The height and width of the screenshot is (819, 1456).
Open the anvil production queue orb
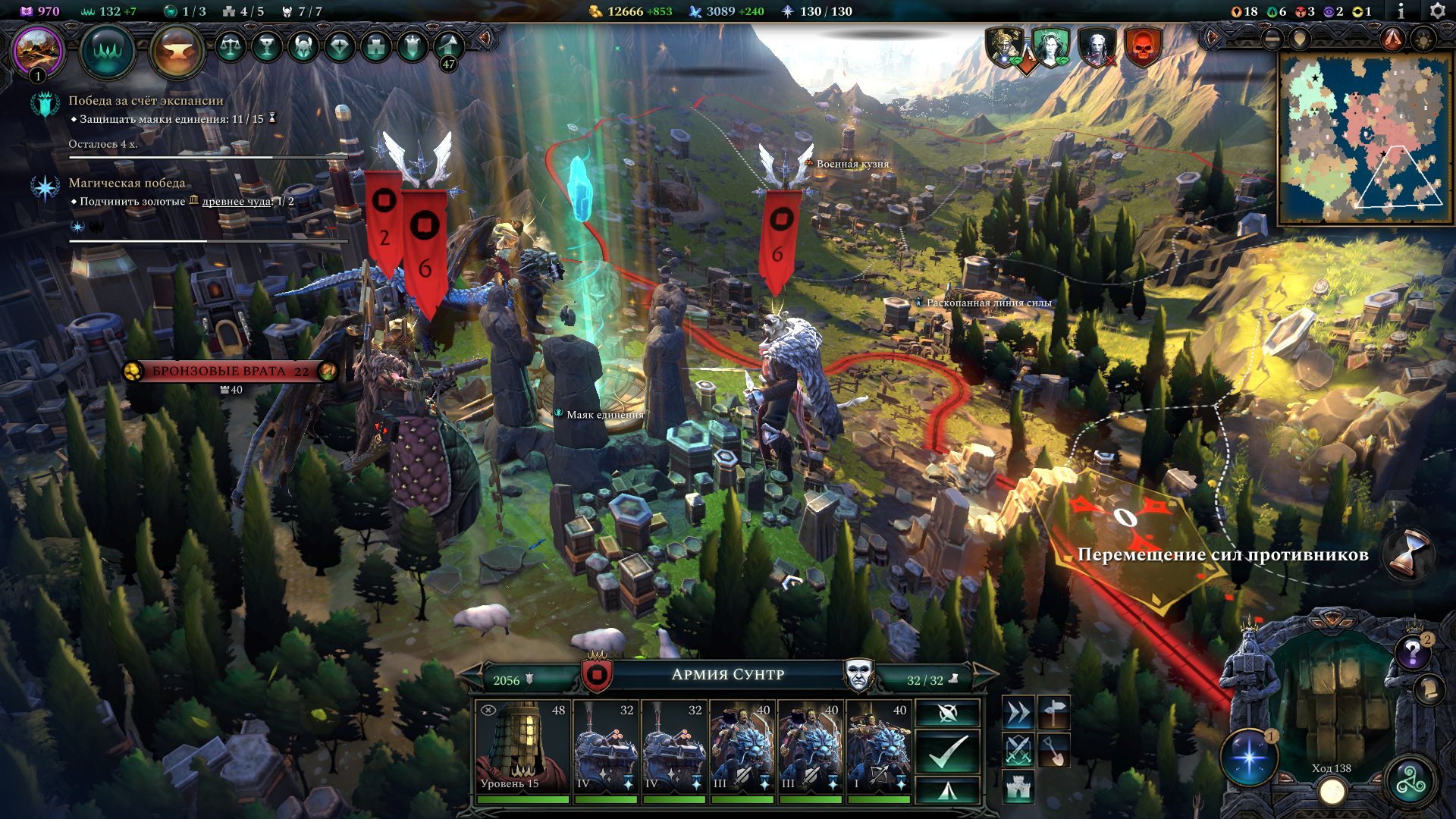pos(177,52)
